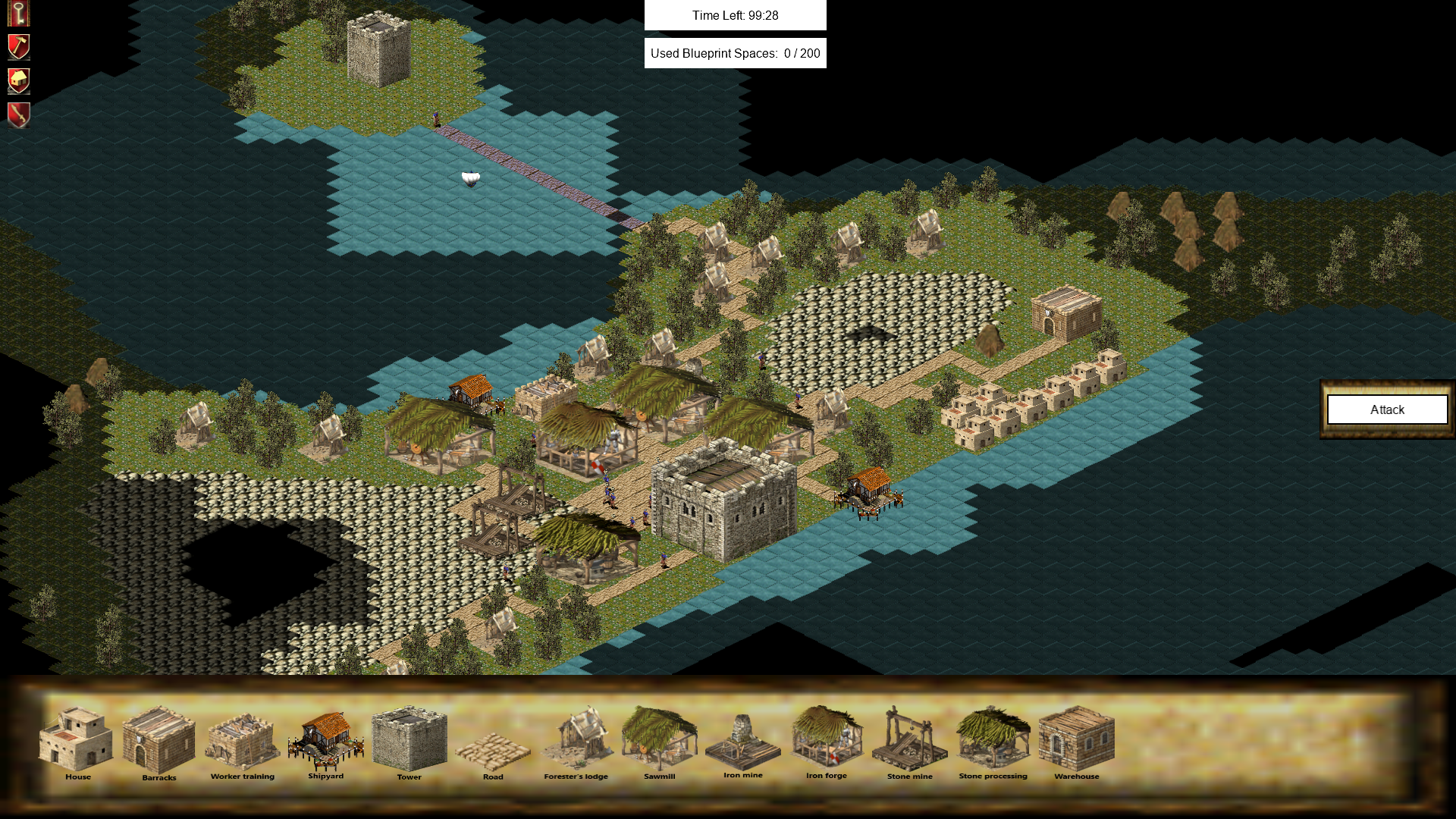1456x819 pixels.
Task: Select the Stone processing building
Action: [993, 739]
